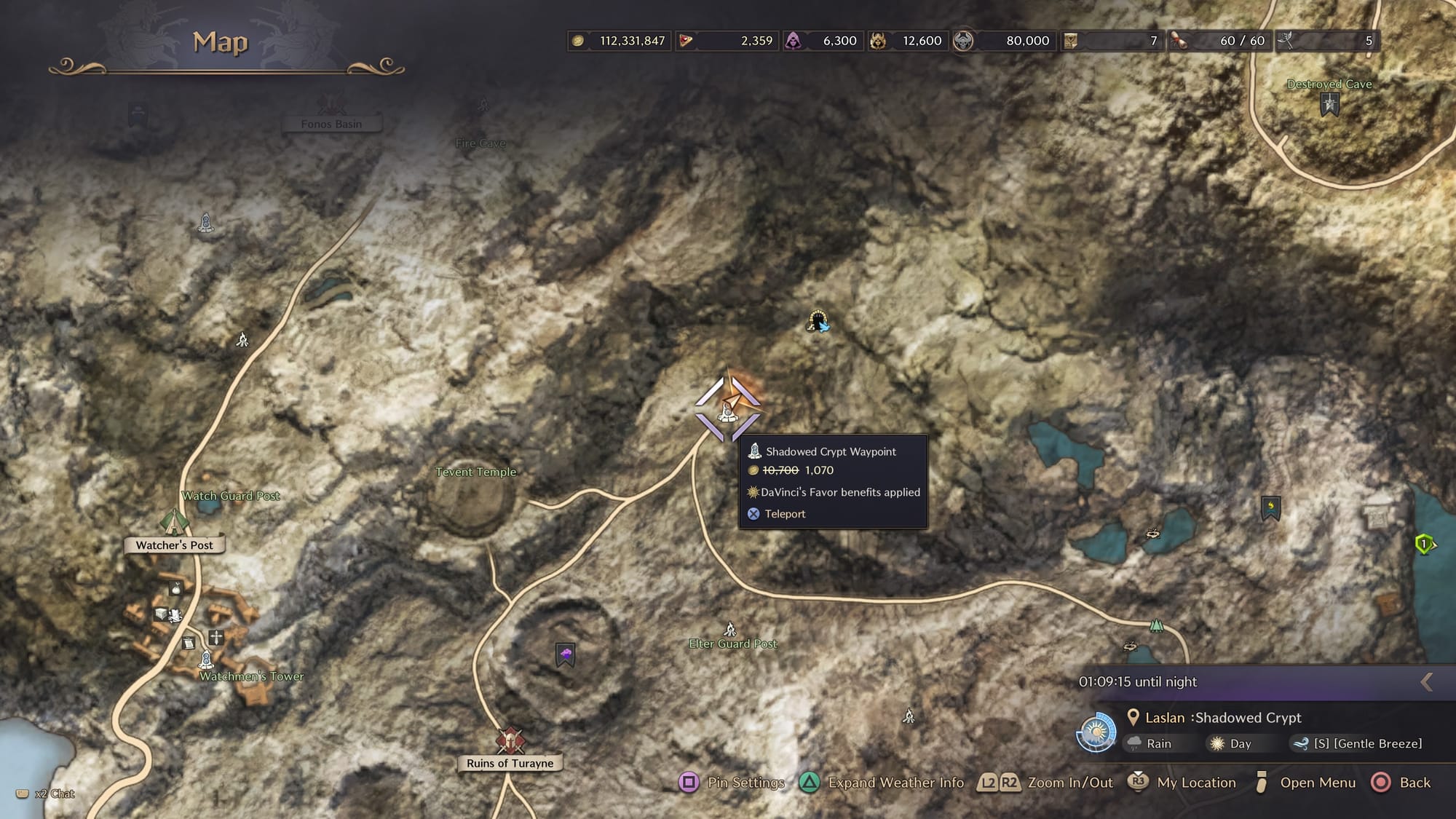Select the Watchmen's Tower waypoint icon
The image size is (1456, 819).
(x=206, y=660)
